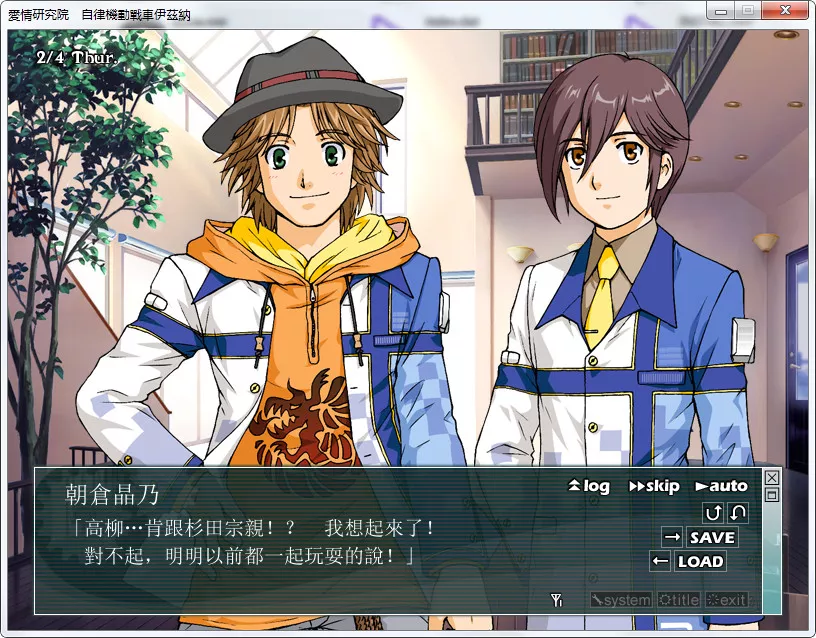
Task: Open the system menu
Action: pos(620,600)
